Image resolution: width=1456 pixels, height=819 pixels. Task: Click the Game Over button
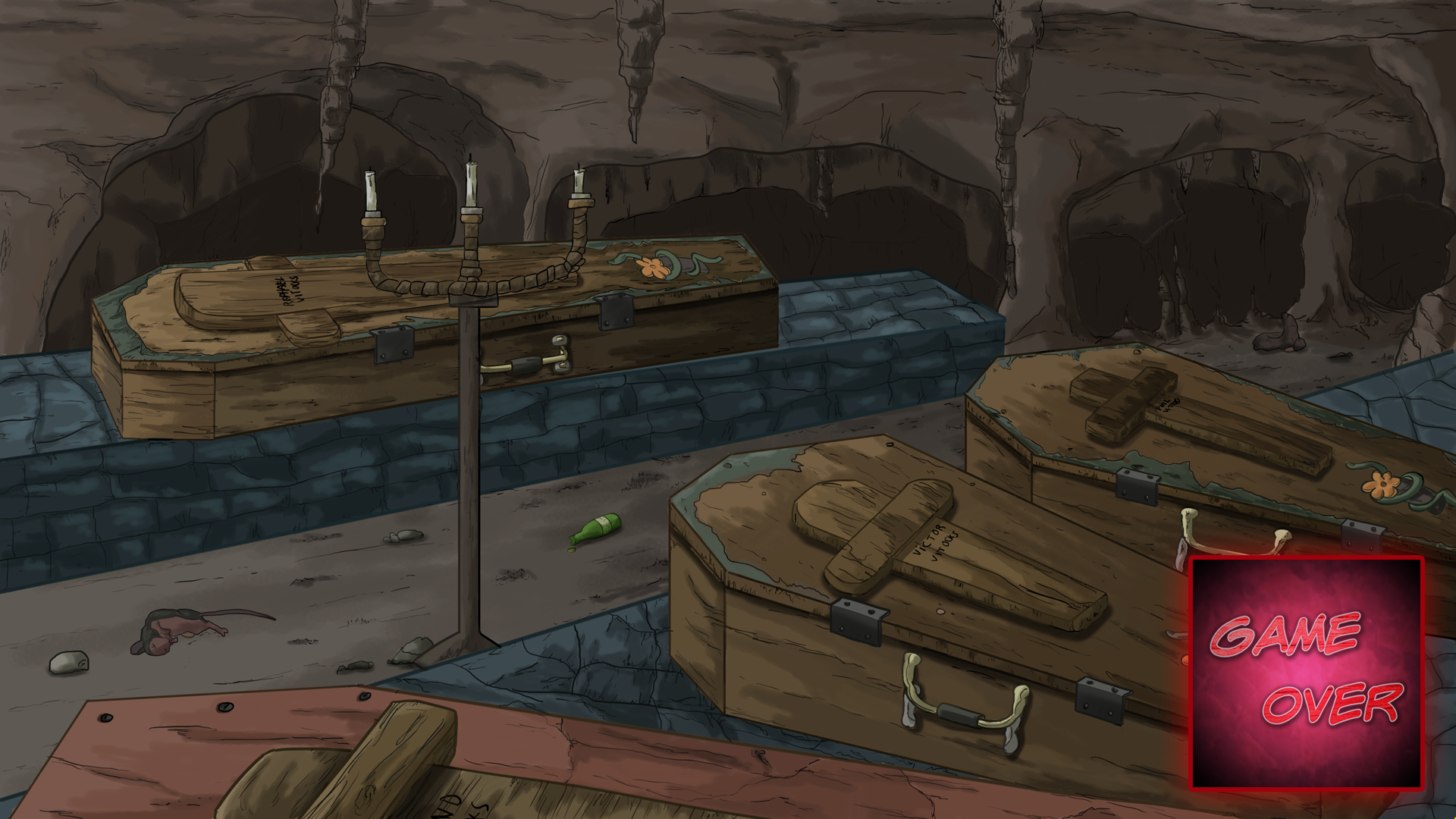click(x=1307, y=673)
